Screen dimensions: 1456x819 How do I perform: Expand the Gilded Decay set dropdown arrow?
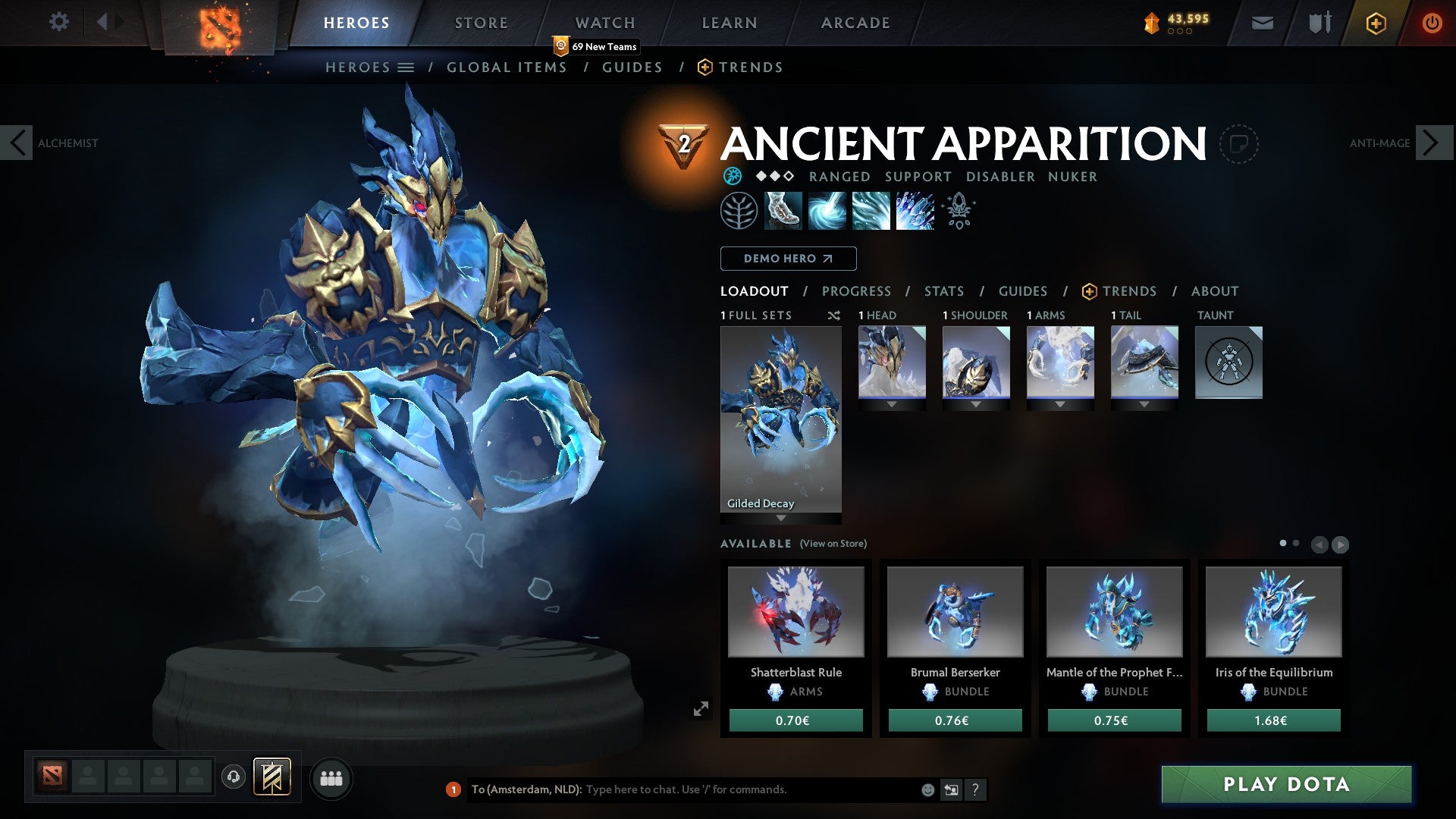pos(780,519)
